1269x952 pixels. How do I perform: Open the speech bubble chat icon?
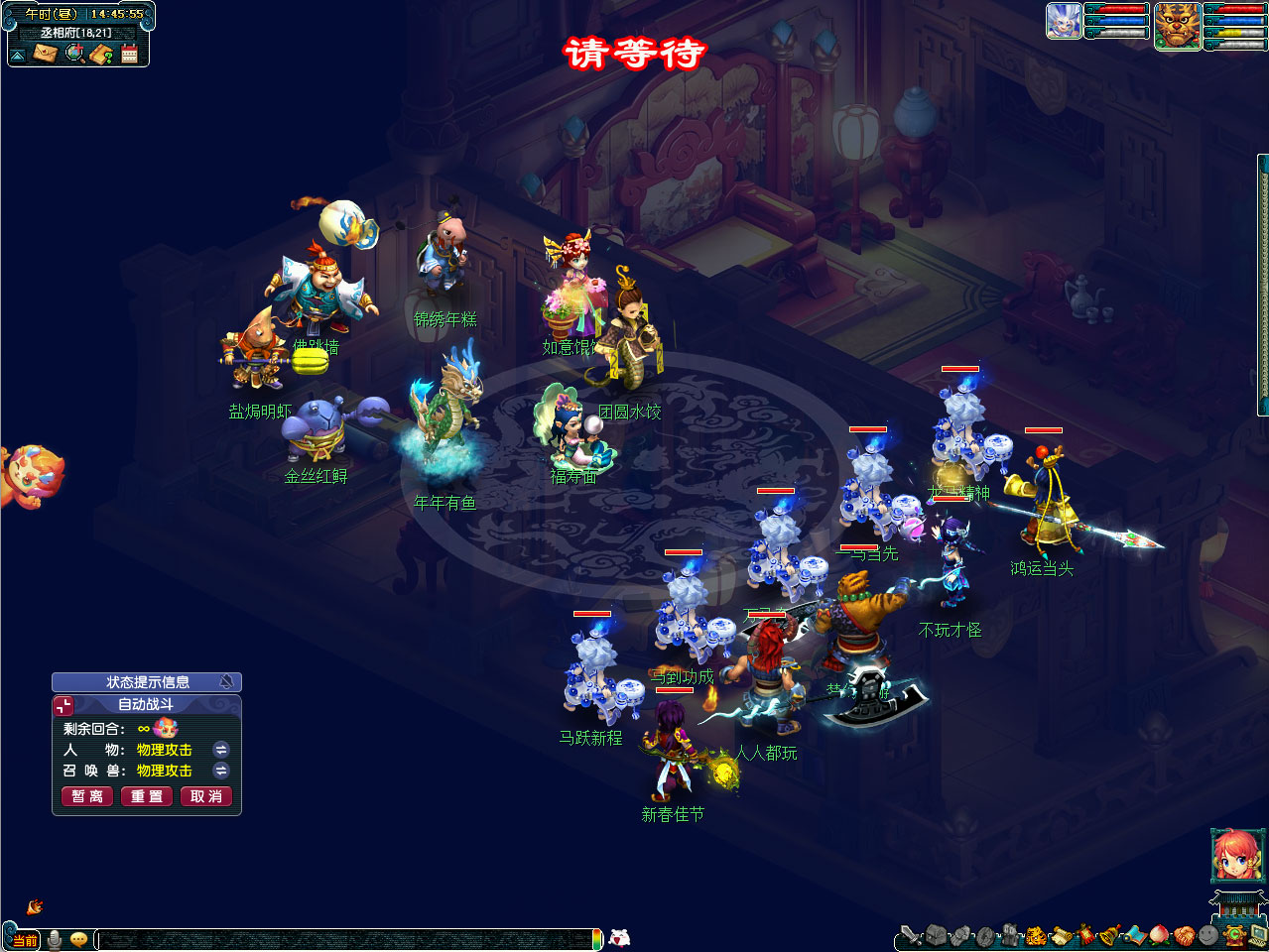pyautogui.click(x=79, y=939)
